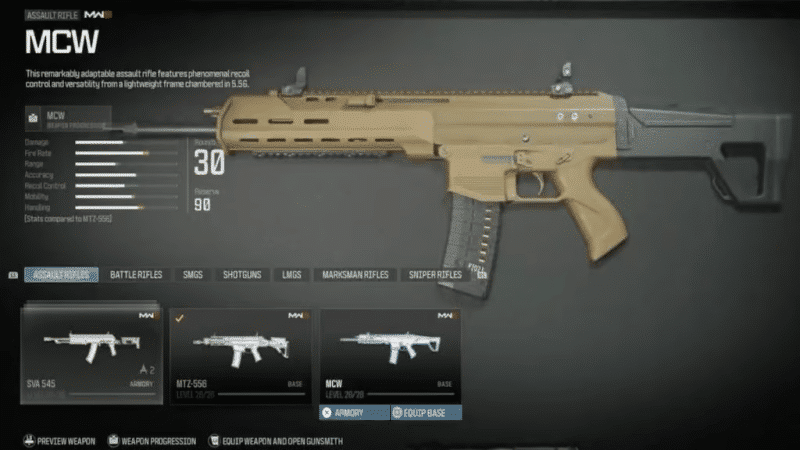This screenshot has height=450, width=800.
Task: Open the Battle Rifles category
Action: [136, 274]
